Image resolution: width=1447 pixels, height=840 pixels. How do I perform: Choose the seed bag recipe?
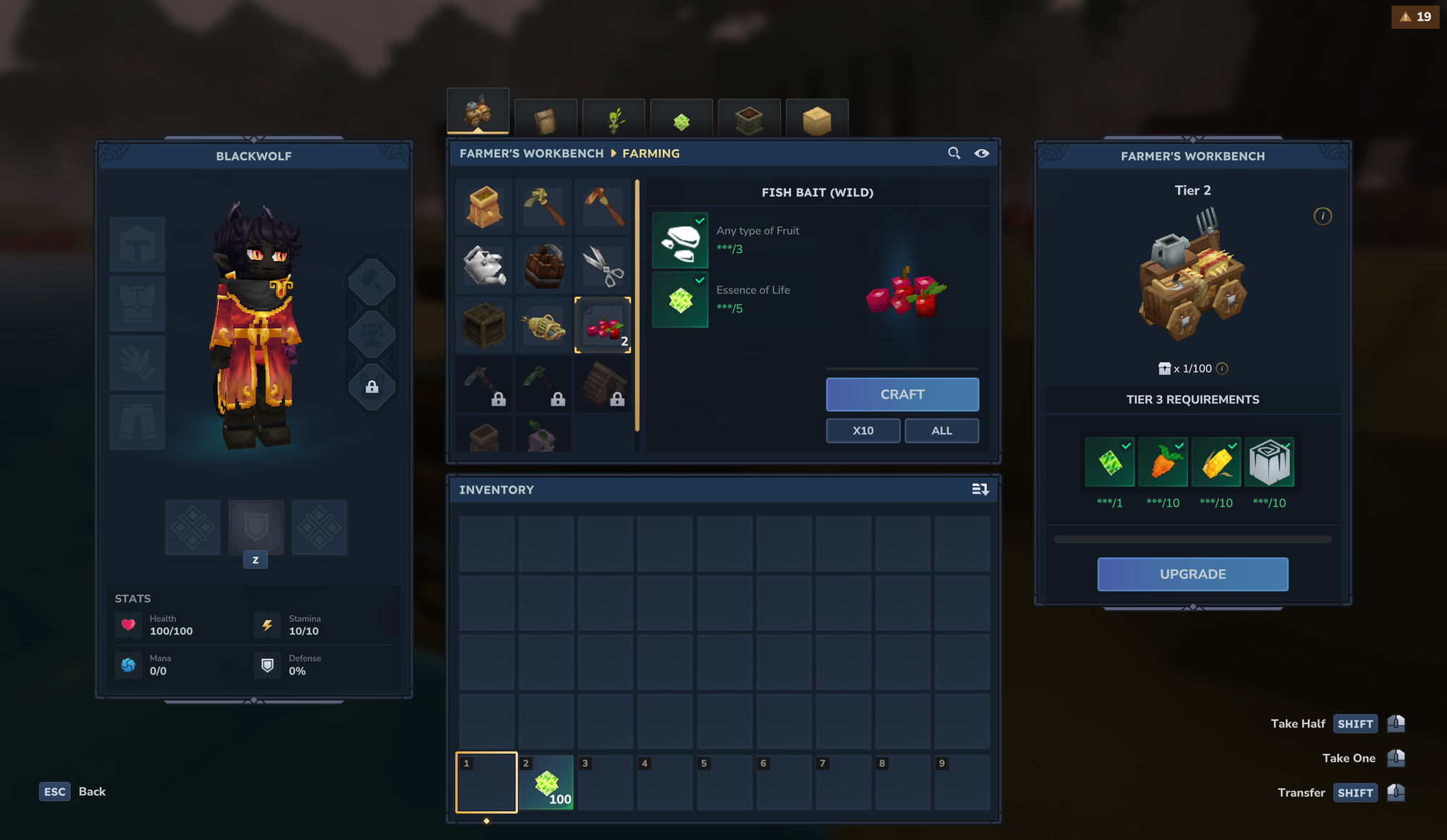click(484, 207)
